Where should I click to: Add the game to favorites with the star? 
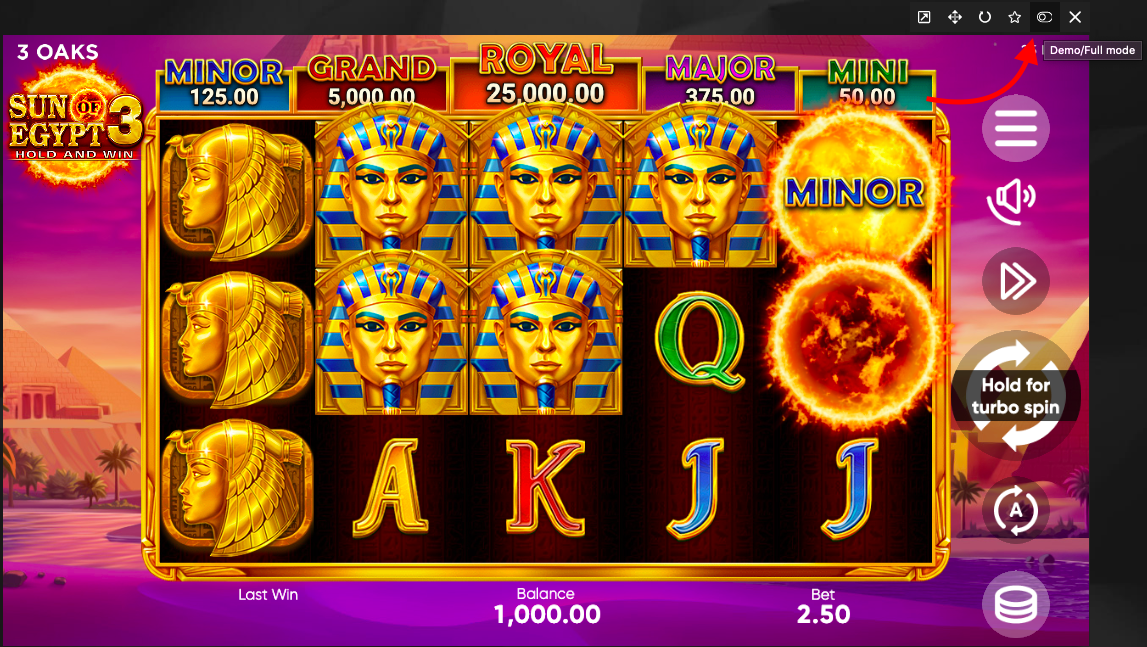click(1014, 17)
